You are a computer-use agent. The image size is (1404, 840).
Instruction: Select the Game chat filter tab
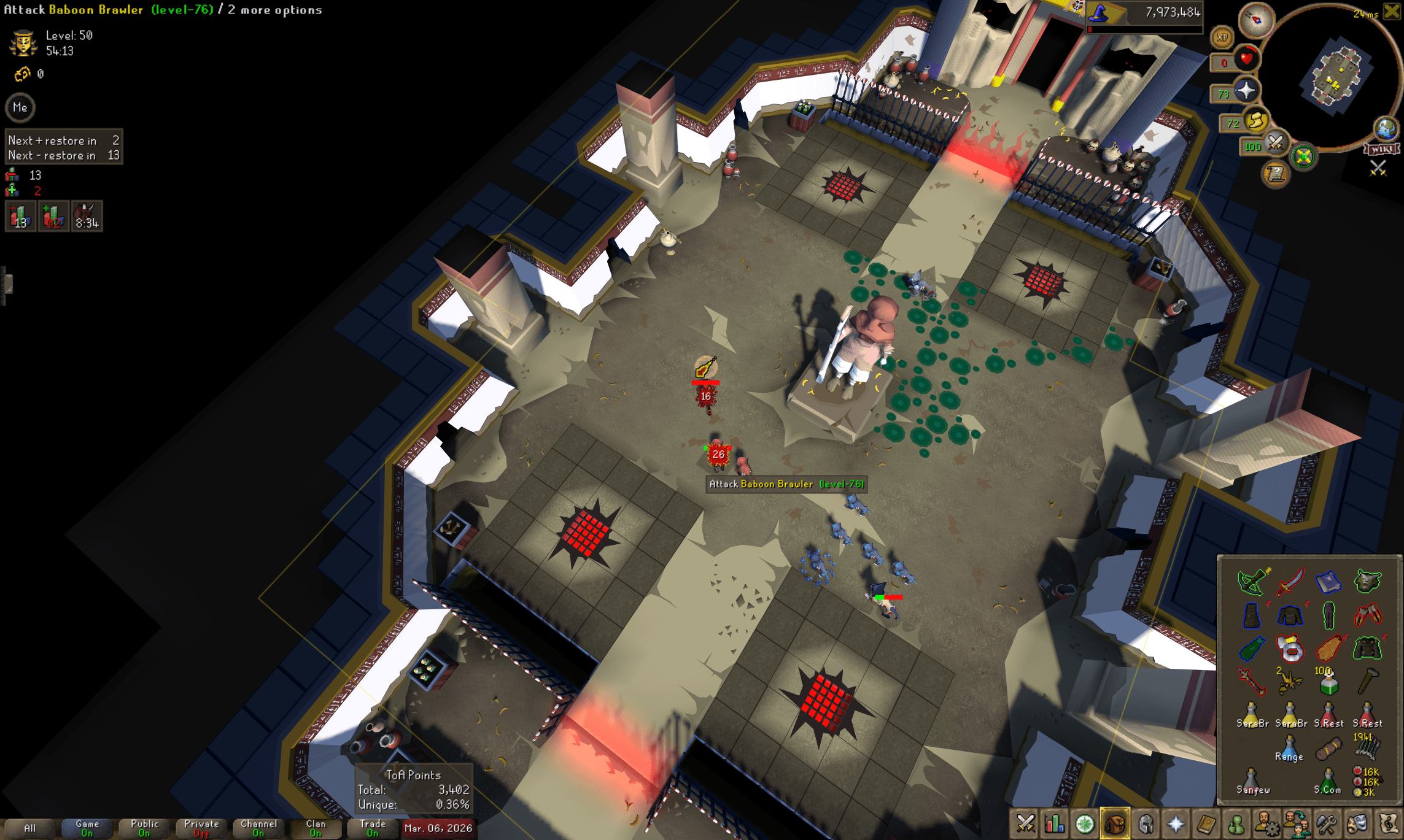(x=86, y=827)
